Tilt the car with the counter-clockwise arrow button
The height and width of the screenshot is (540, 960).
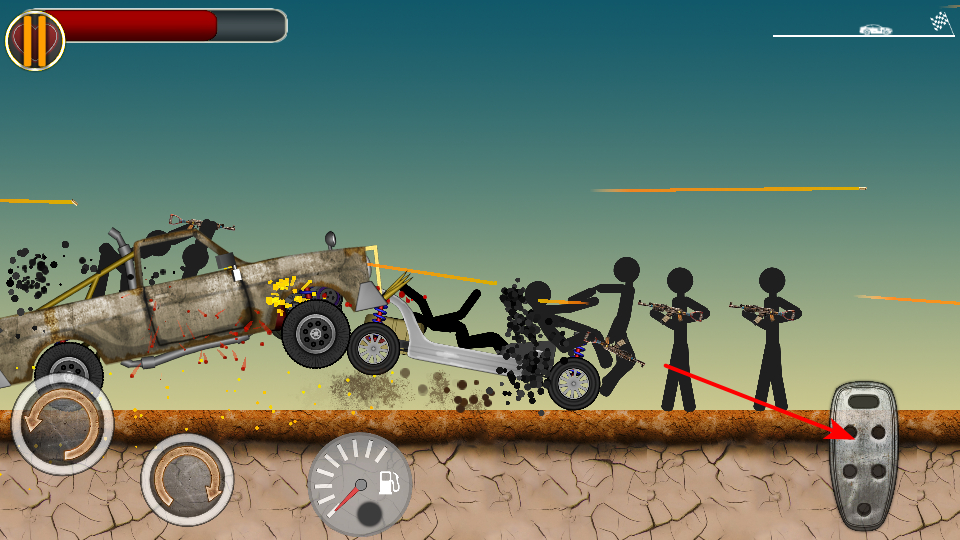tap(62, 424)
